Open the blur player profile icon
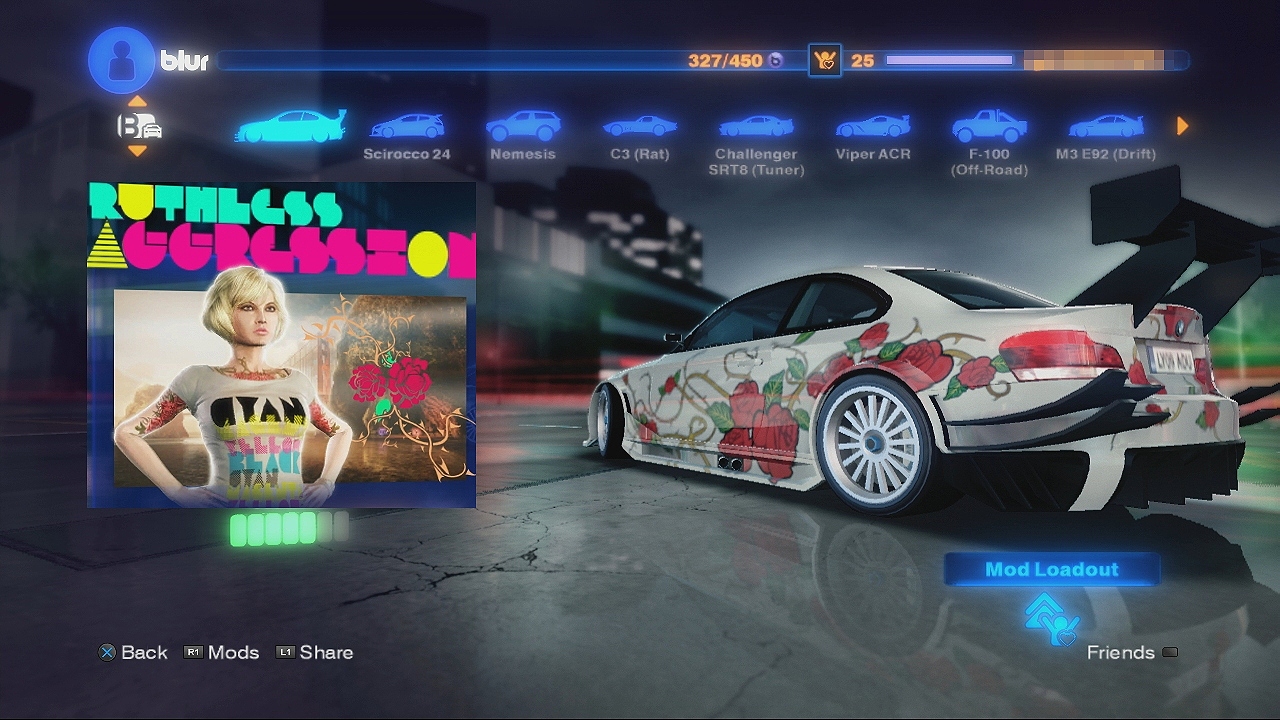The image size is (1280, 720). (121, 60)
